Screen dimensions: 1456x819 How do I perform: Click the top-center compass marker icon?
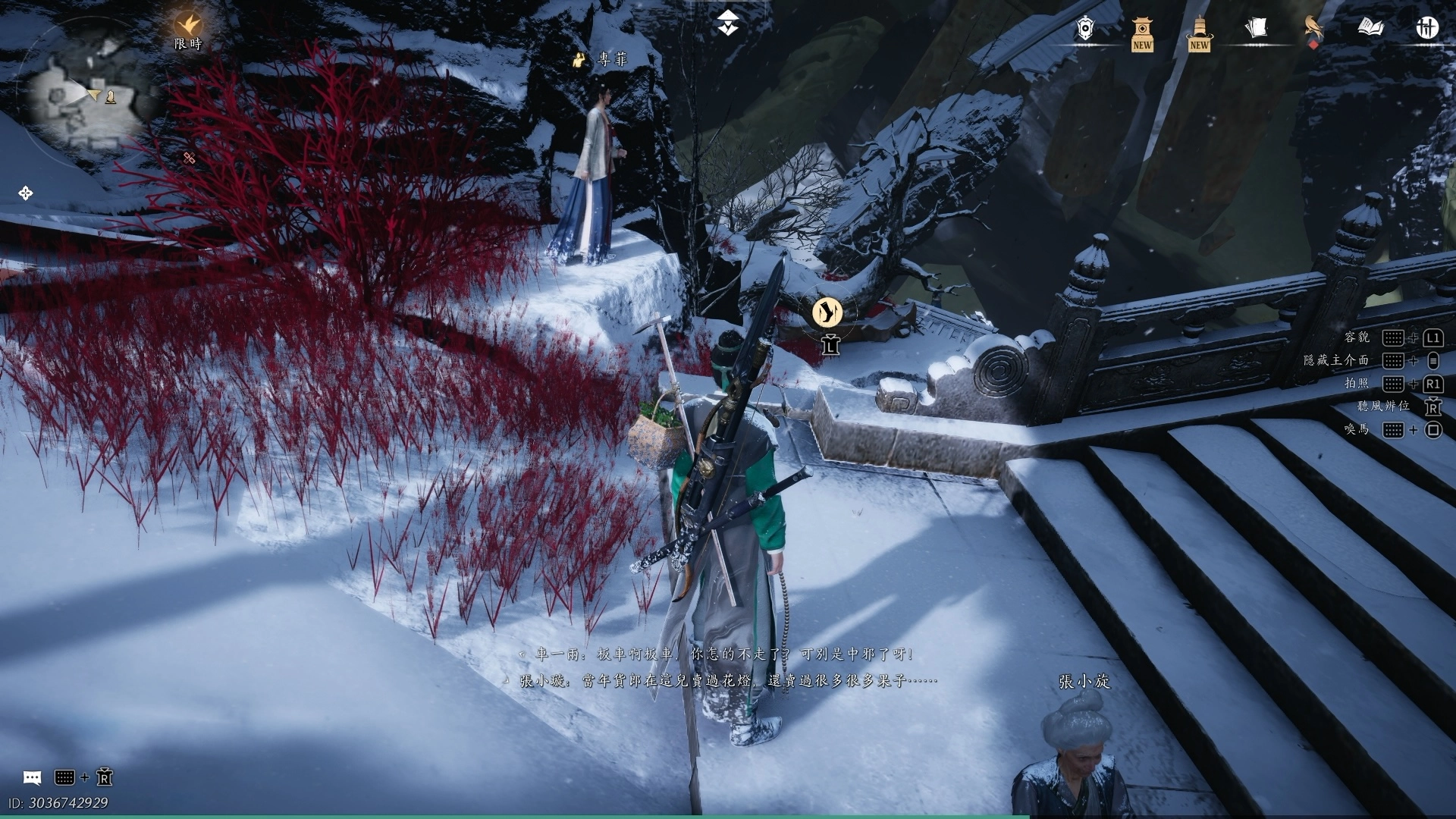(728, 26)
